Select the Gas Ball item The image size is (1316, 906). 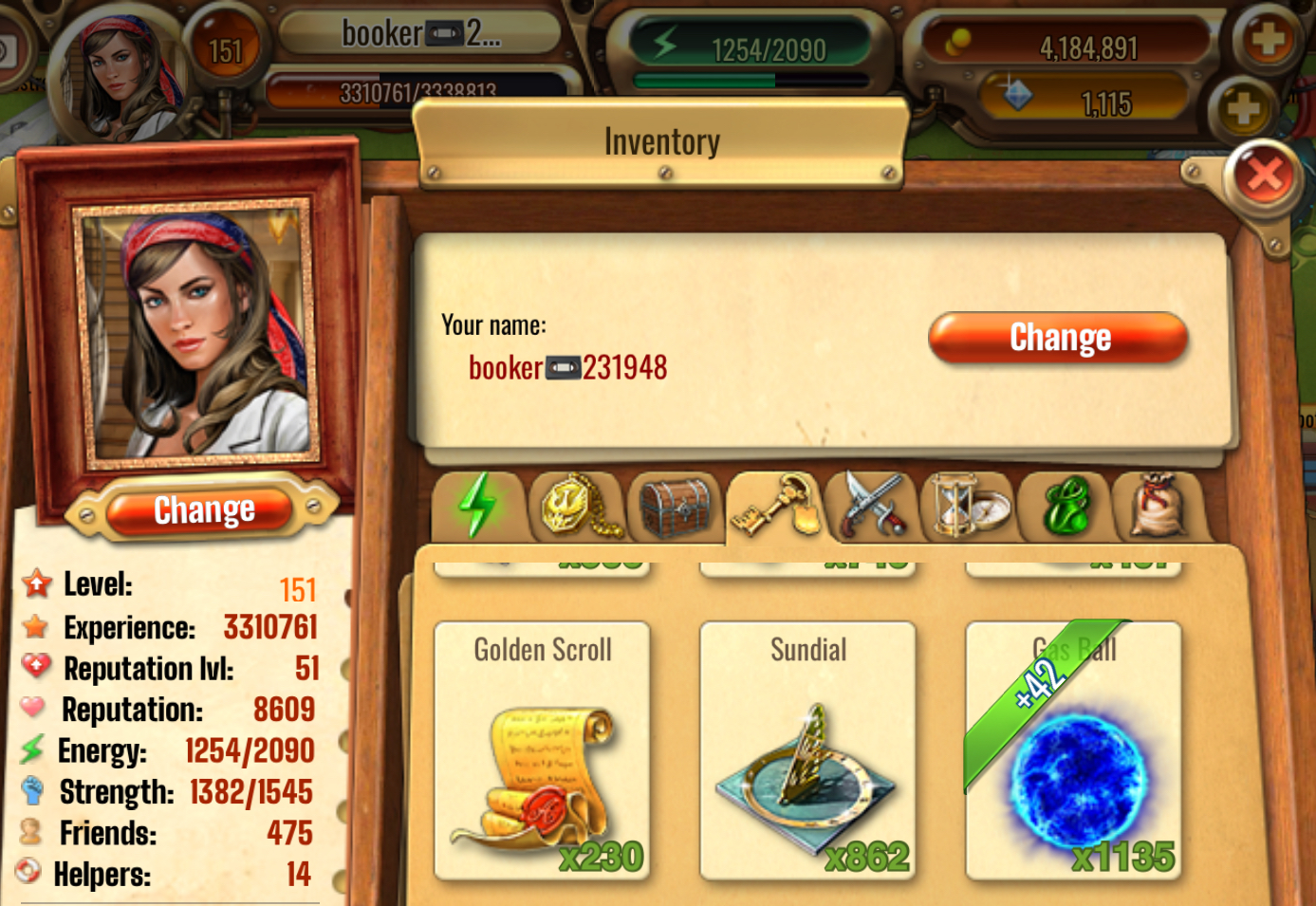pos(1073,751)
